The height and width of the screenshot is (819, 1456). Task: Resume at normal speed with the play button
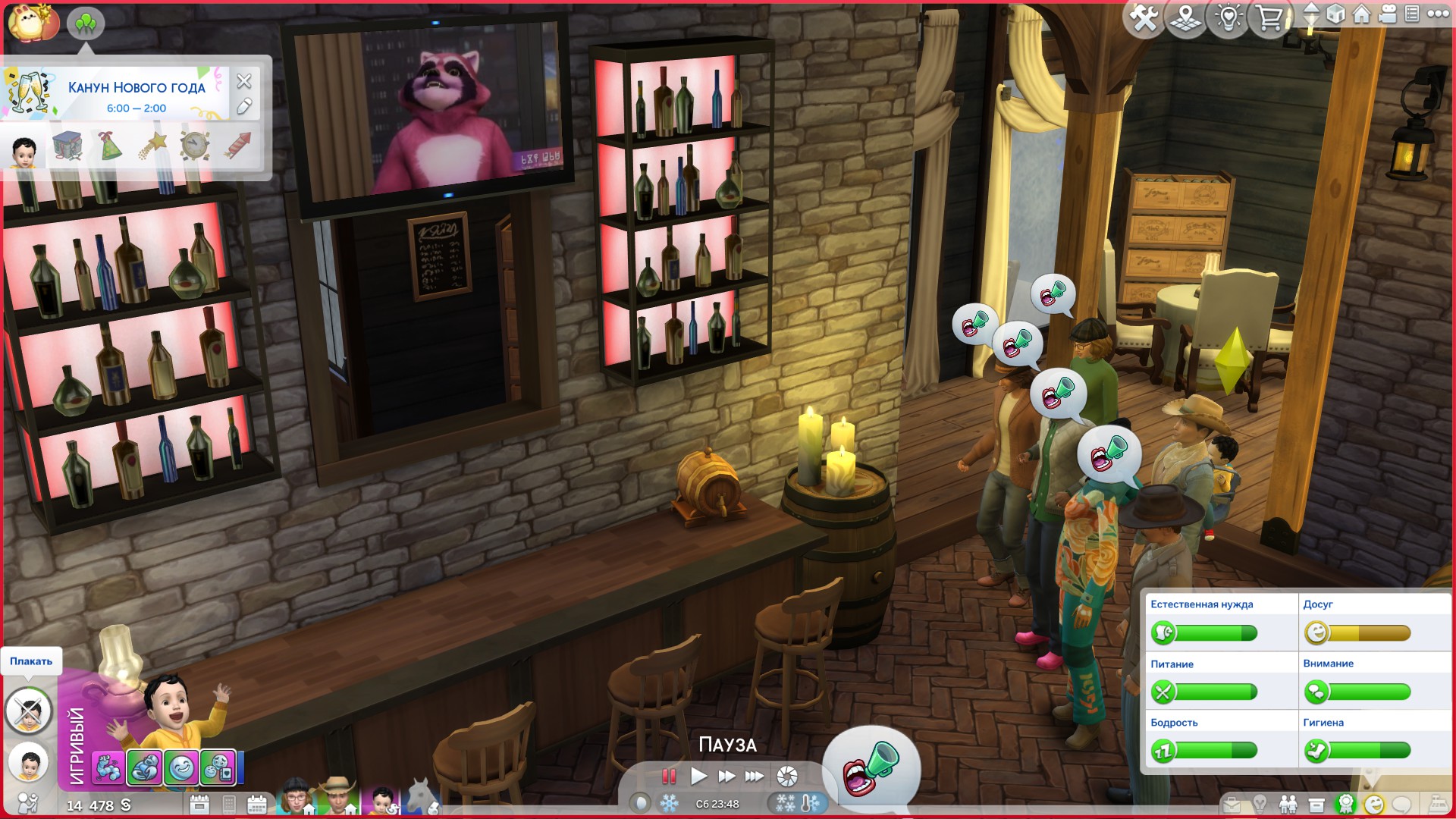pyautogui.click(x=698, y=776)
